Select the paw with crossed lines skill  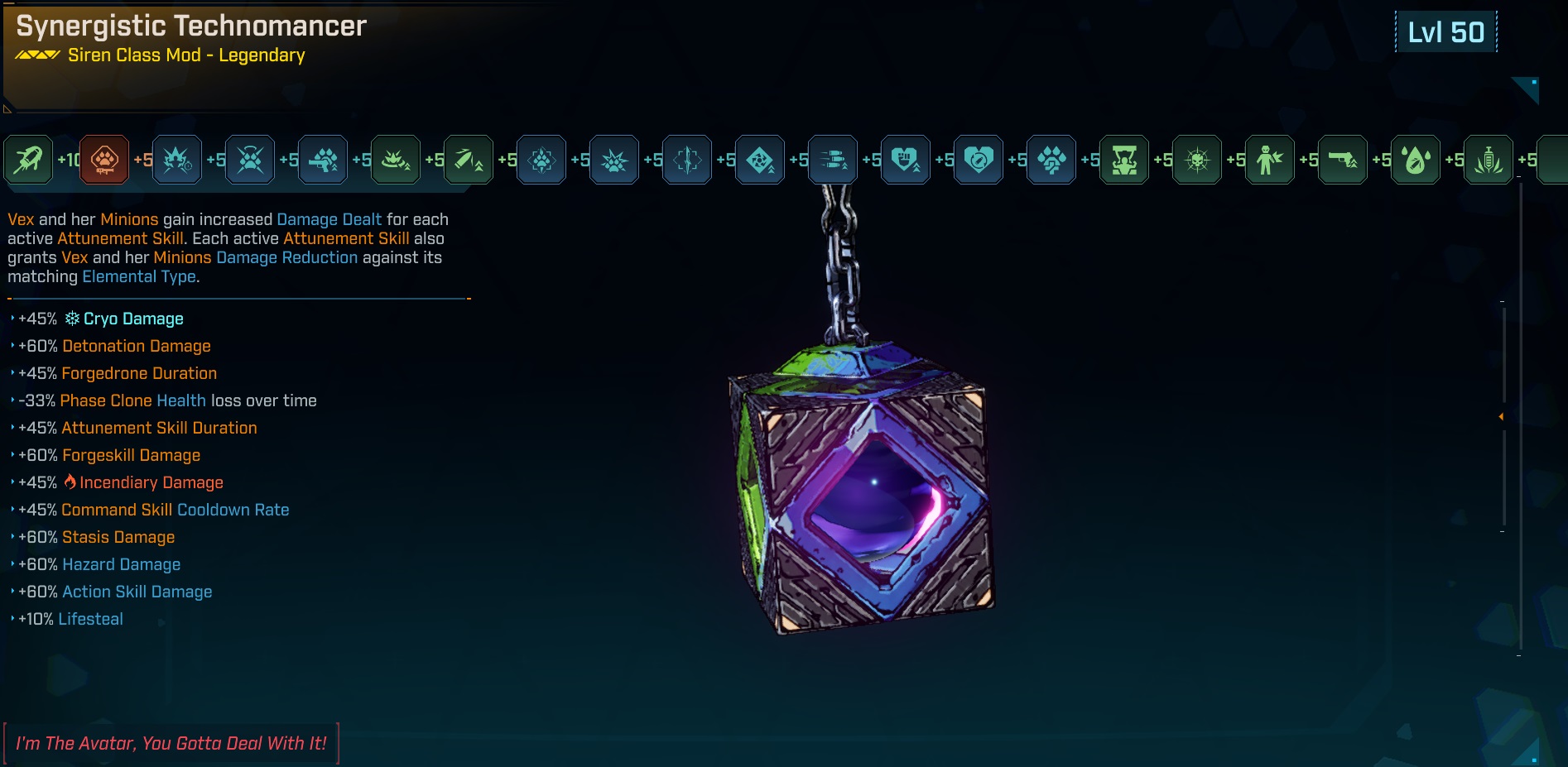pos(250,159)
